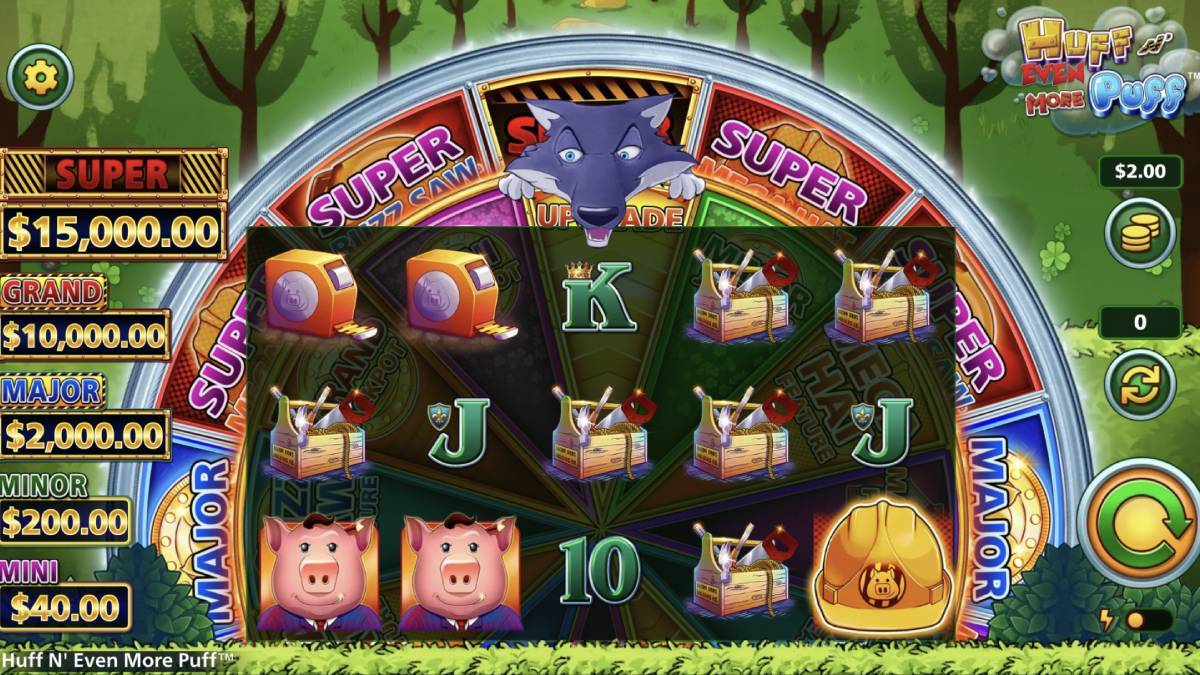Viewport: 1200px width, 675px height.
Task: Spin the reels with the green button
Action: (1139, 522)
